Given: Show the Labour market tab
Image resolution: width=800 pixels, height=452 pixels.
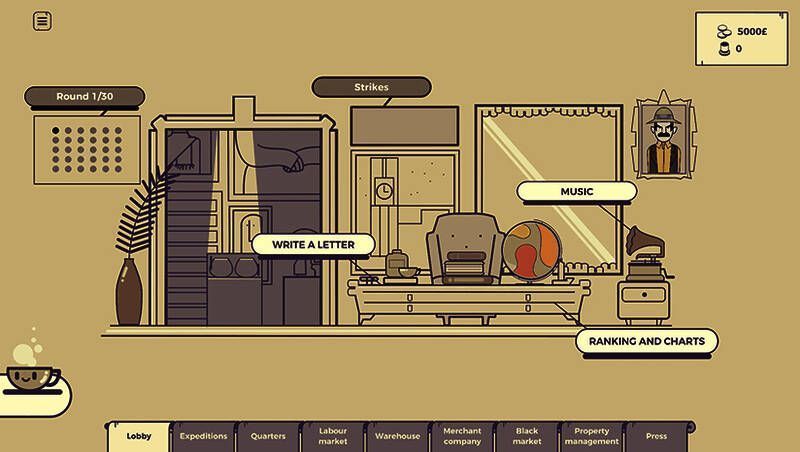Looking at the screenshot, I should 332,436.
